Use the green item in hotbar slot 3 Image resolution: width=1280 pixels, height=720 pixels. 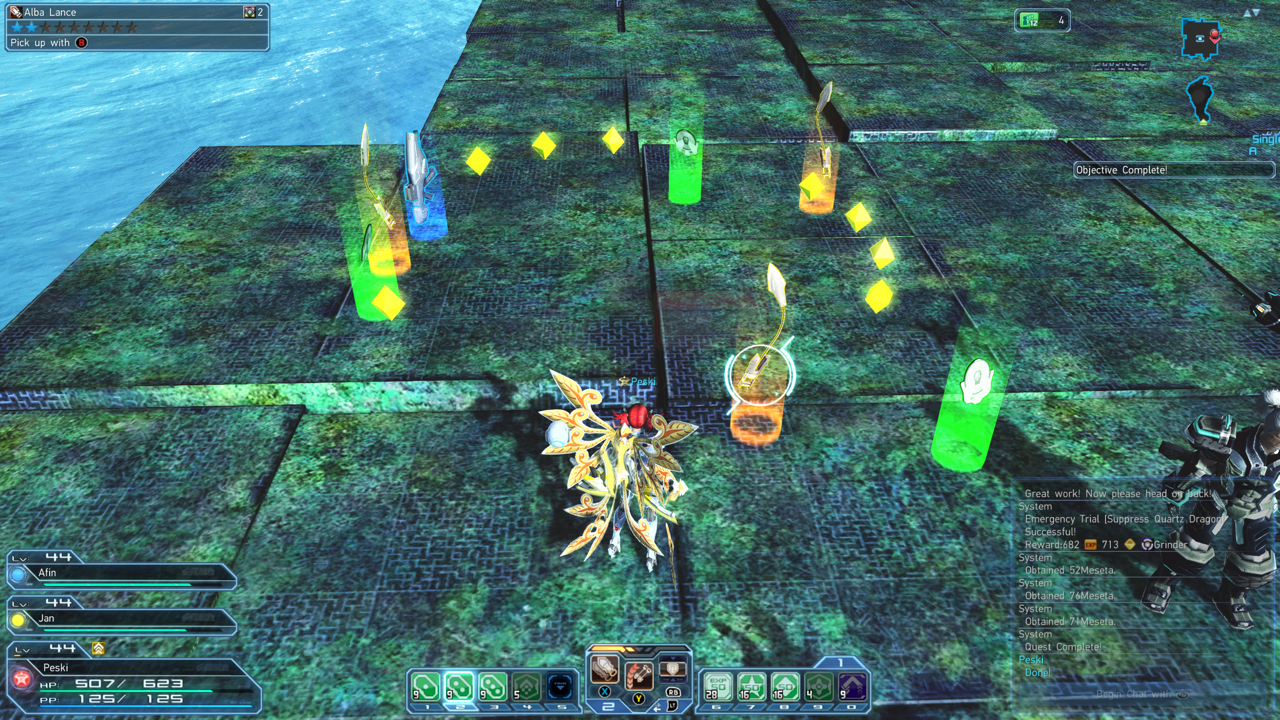point(492,688)
